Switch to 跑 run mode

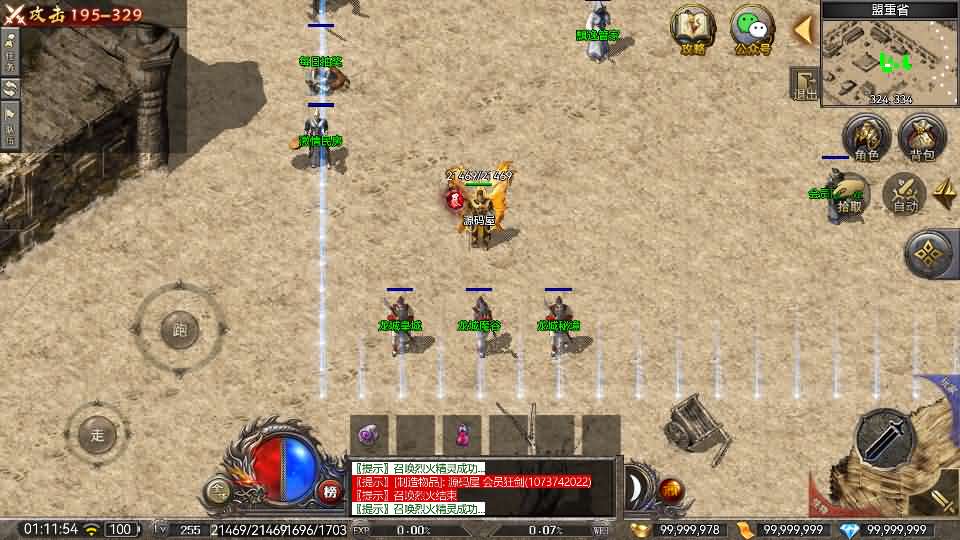(x=180, y=329)
